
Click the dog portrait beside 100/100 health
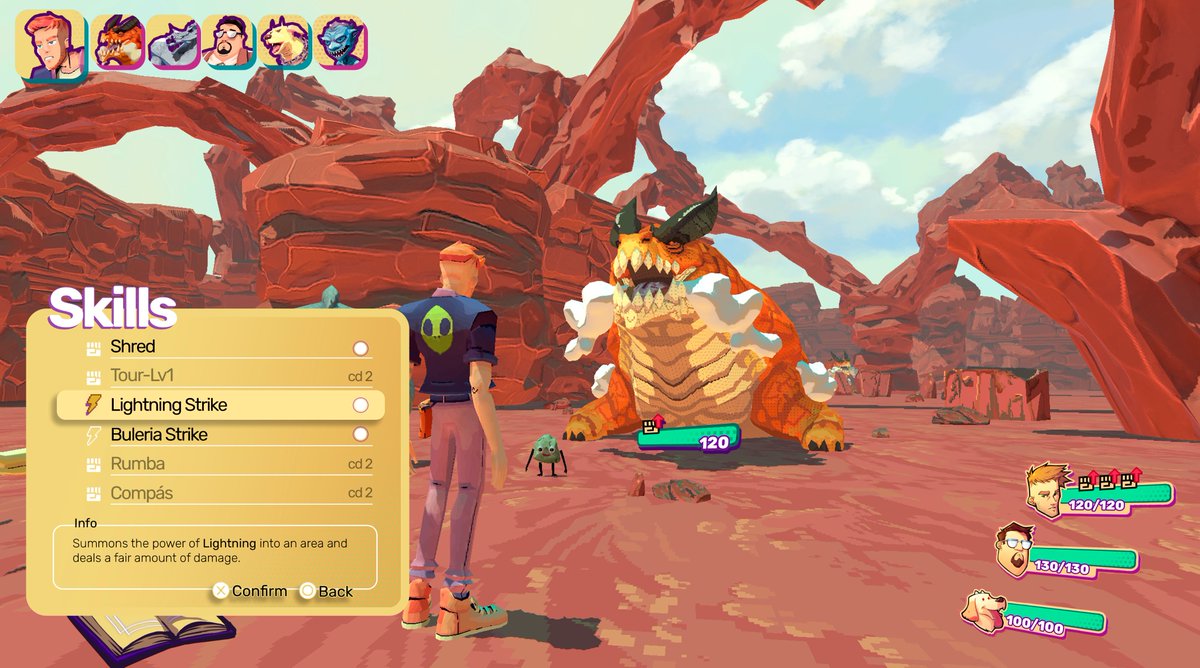(984, 609)
